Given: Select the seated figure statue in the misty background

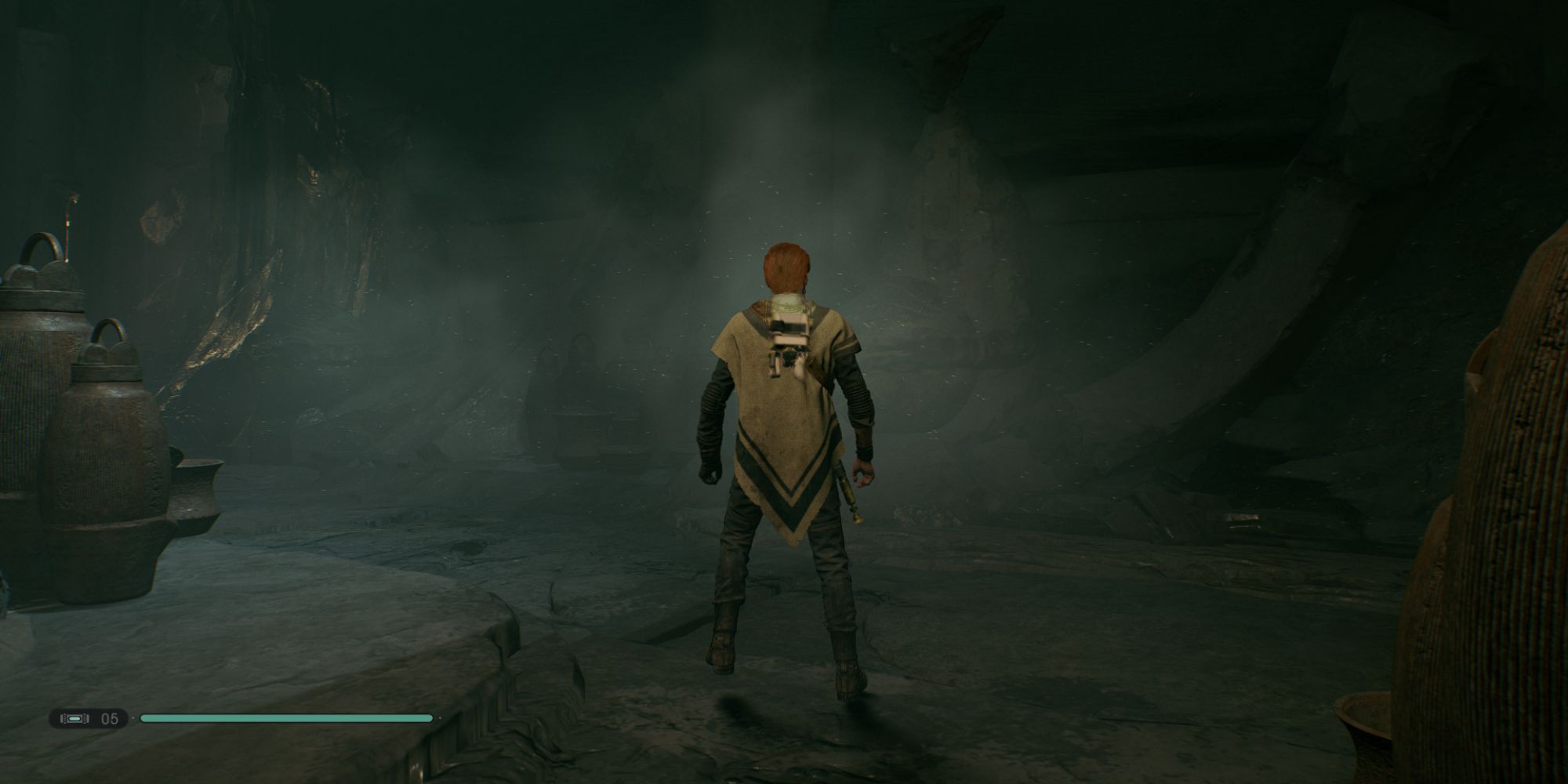Looking at the screenshot, I should [x=579, y=361].
